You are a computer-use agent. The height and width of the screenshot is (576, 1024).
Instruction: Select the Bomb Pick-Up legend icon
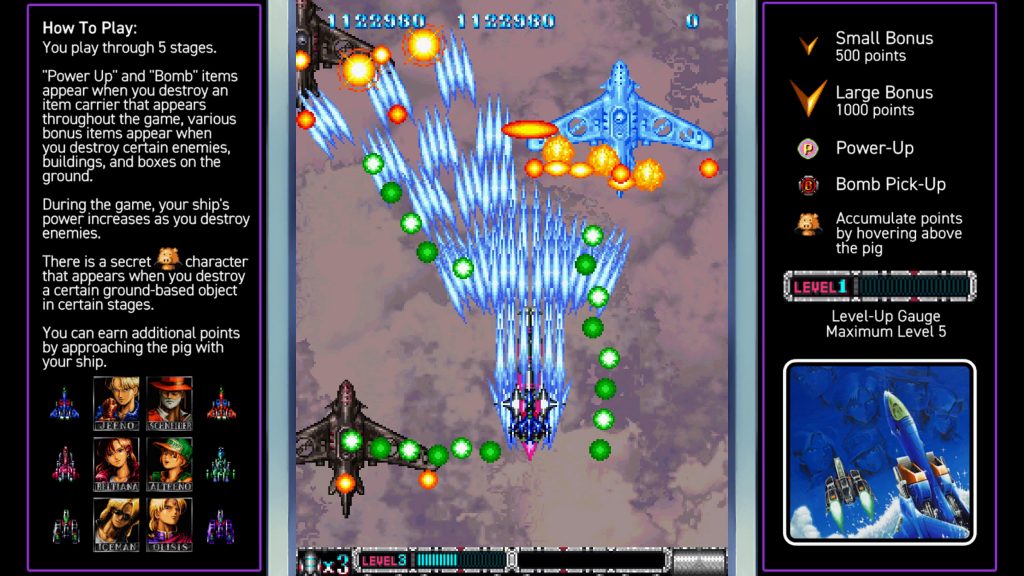(x=808, y=184)
